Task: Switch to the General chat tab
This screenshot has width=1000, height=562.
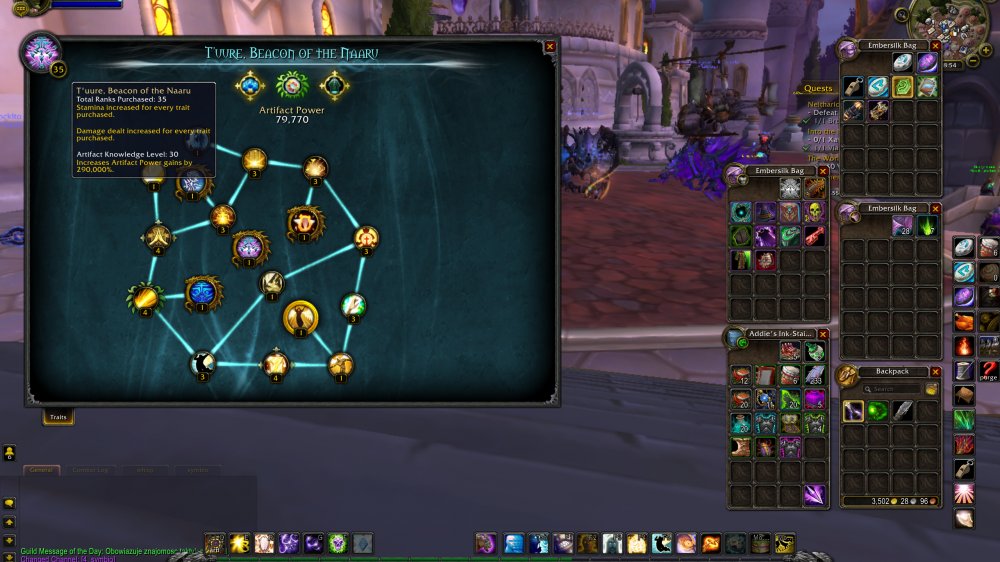Action: click(x=41, y=469)
